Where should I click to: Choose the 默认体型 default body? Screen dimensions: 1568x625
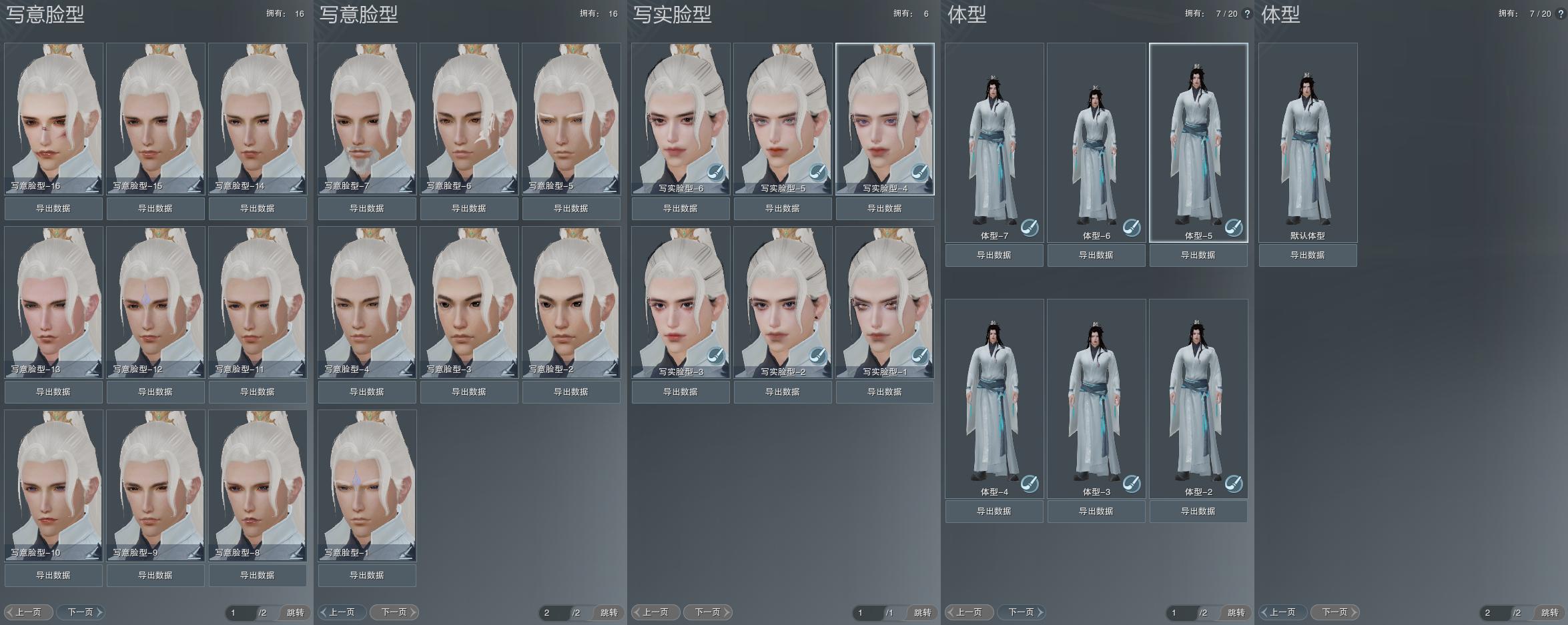coord(1308,142)
